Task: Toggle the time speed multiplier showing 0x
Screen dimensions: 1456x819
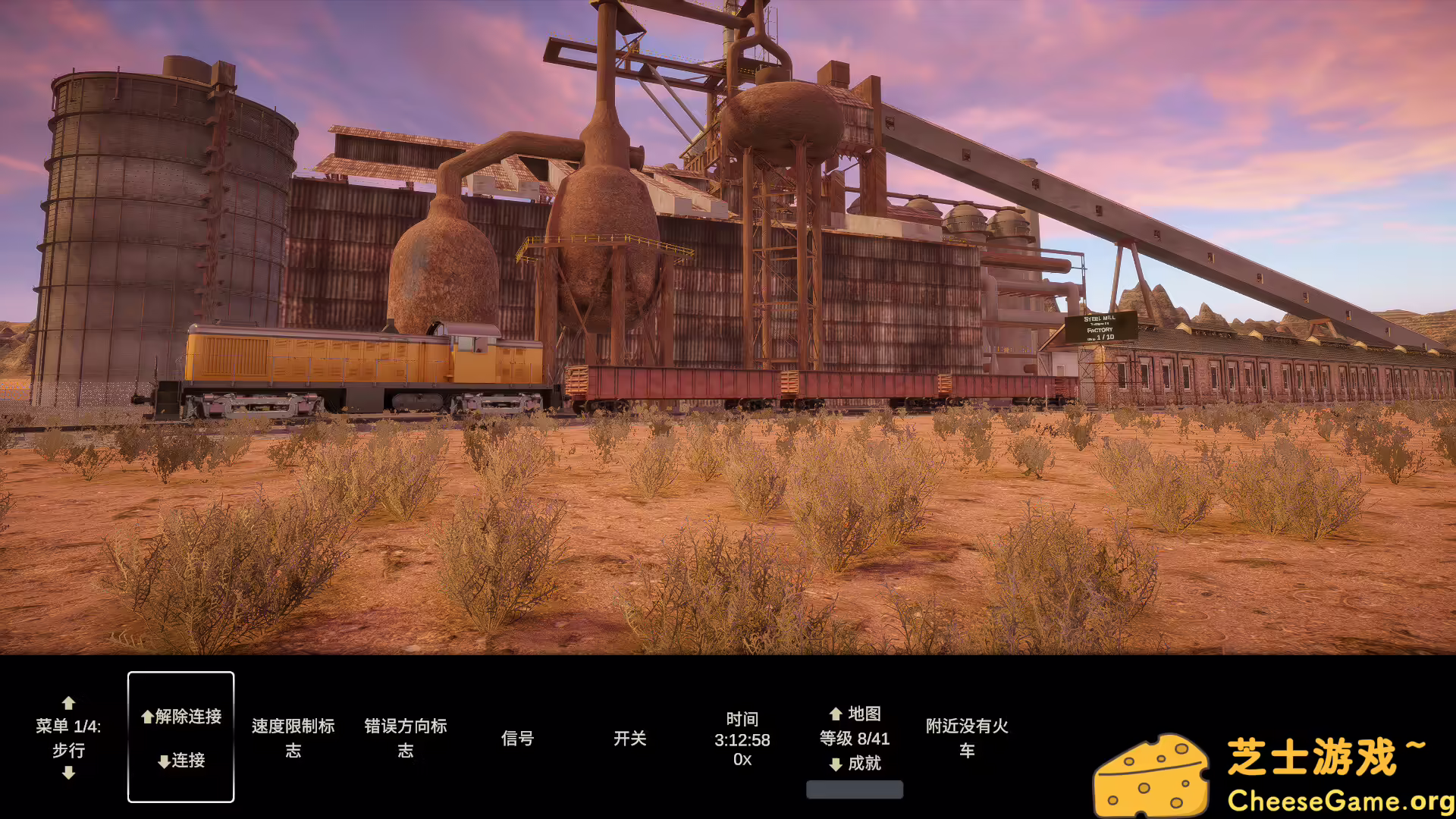Action: (741, 758)
